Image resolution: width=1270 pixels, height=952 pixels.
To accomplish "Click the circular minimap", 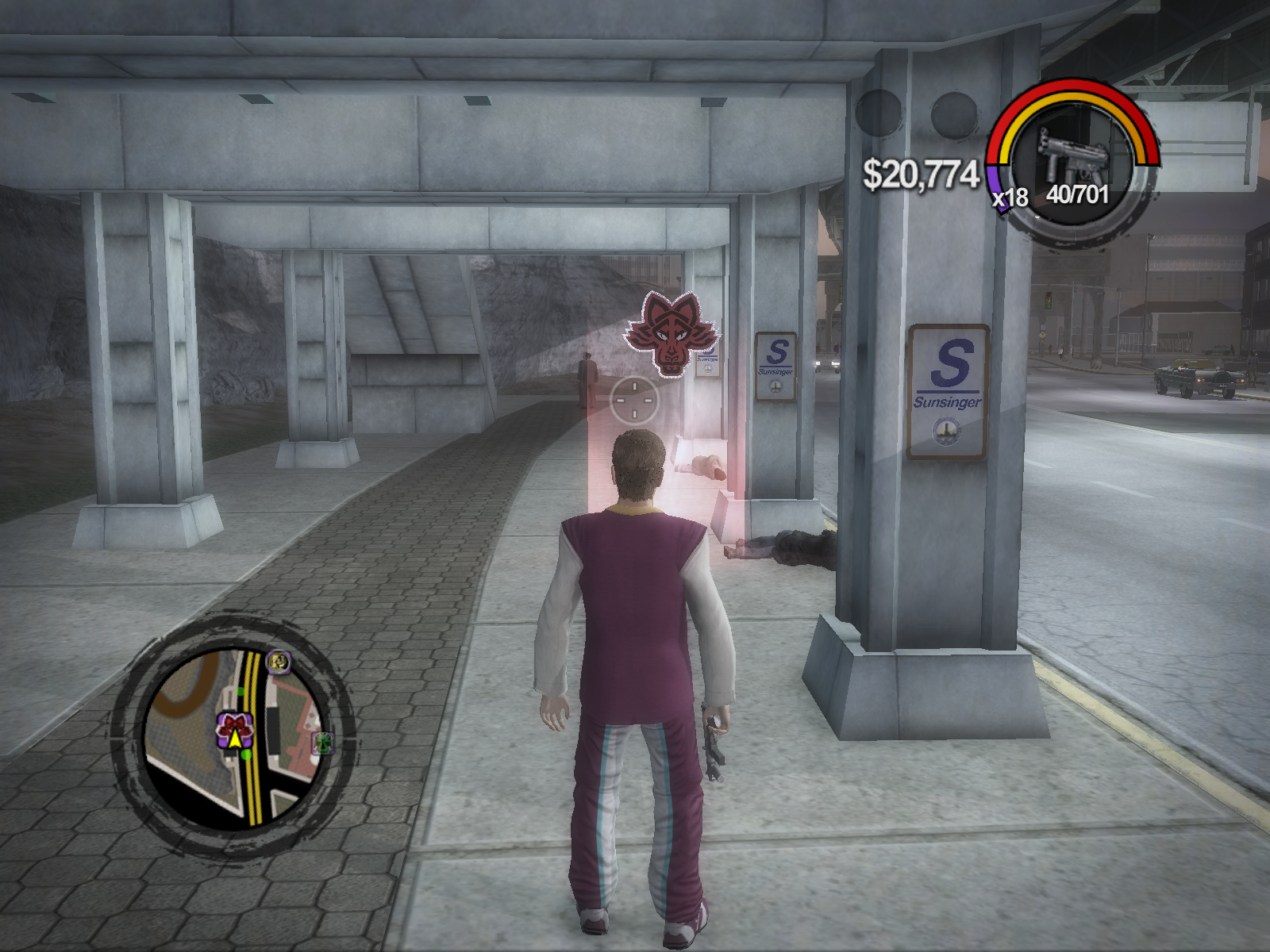I will 235,734.
